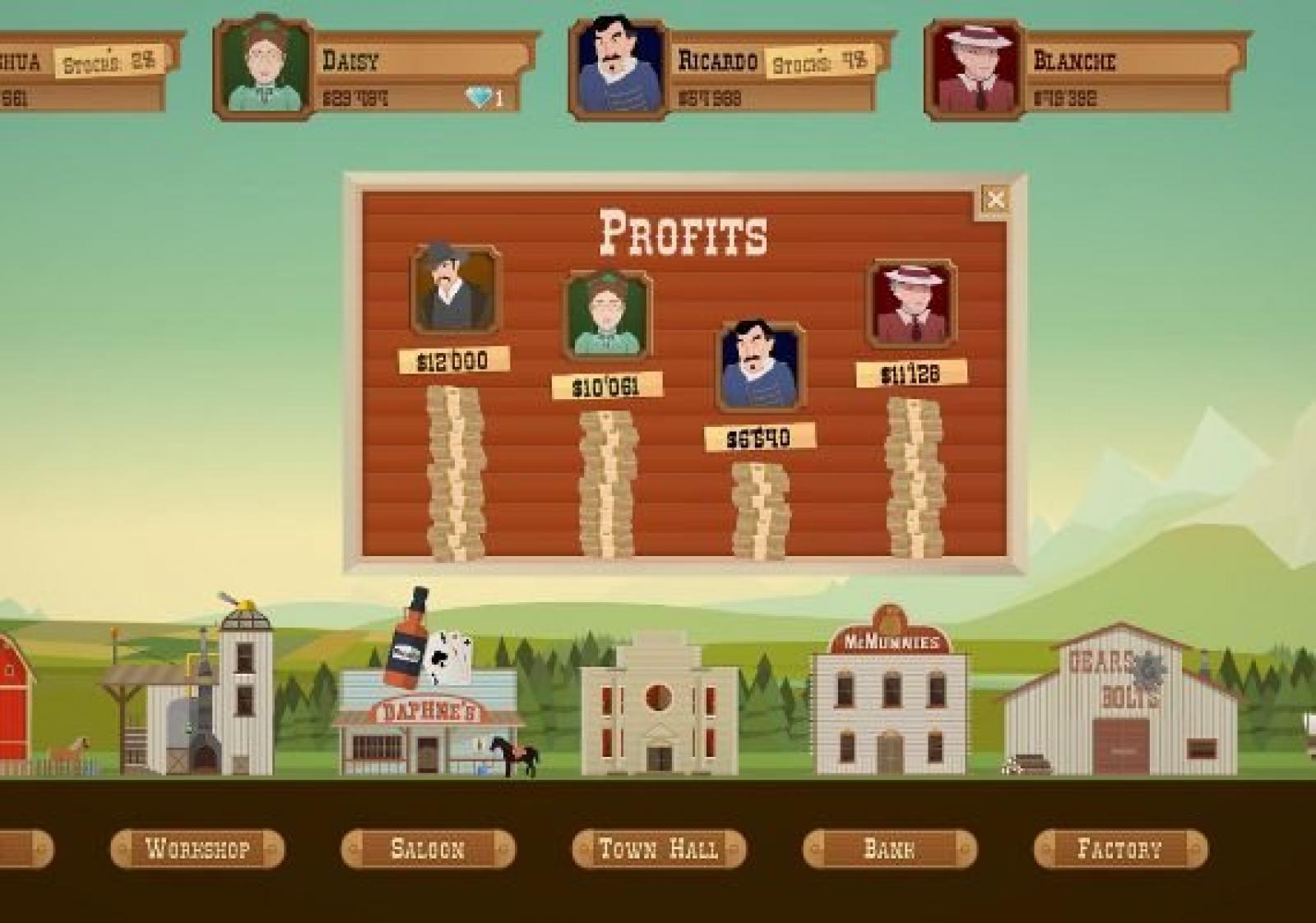The image size is (1316, 923).
Task: Open the Workshop location
Action: click(x=197, y=848)
